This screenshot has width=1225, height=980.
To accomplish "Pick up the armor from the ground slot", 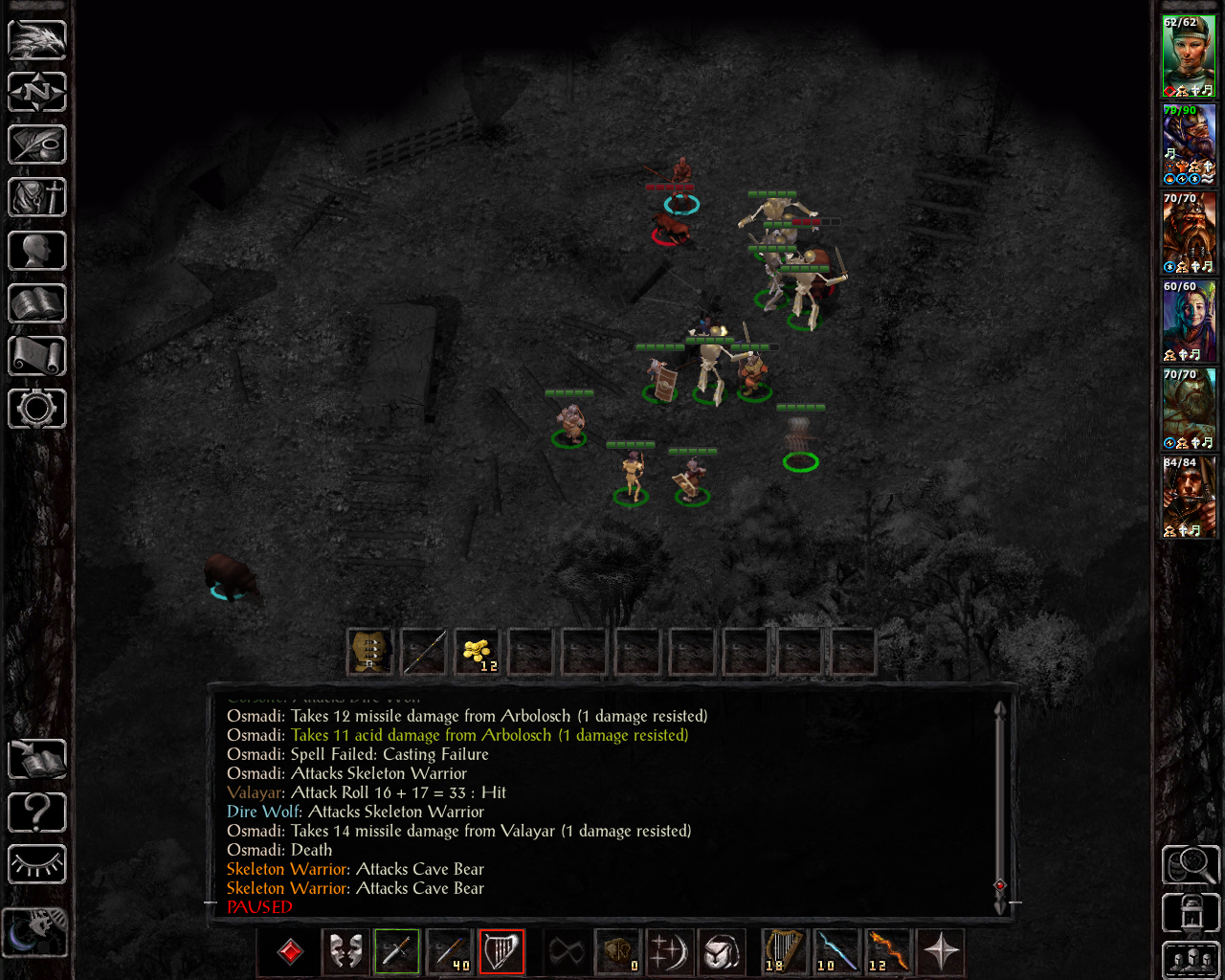I will tap(369, 653).
